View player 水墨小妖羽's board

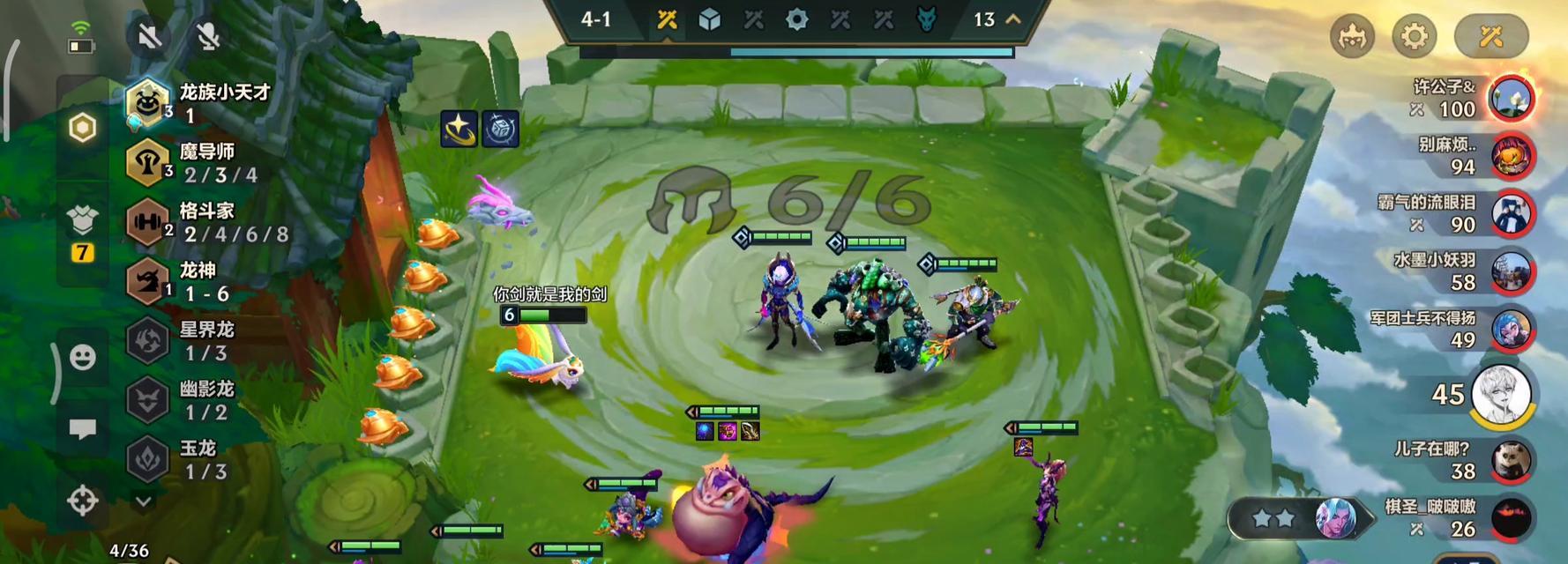tap(1510, 271)
